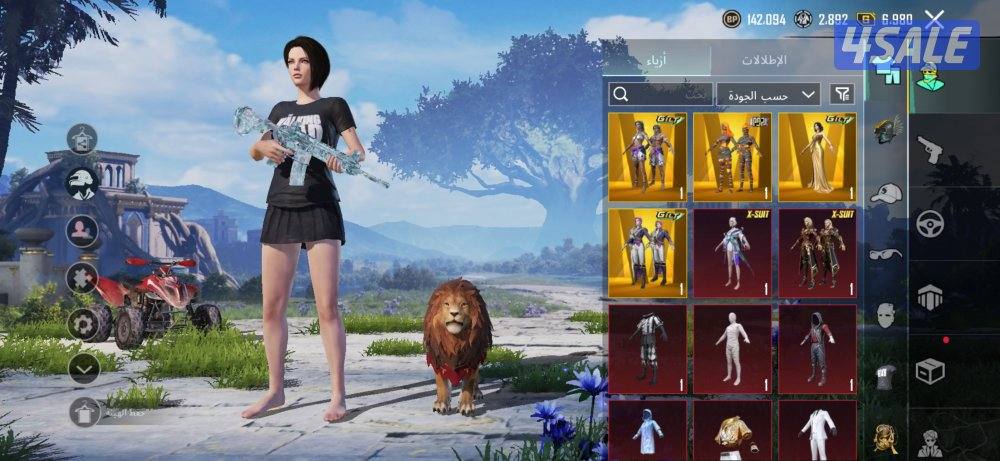Open the crate box category
The width and height of the screenshot is (1000, 461).
[929, 372]
